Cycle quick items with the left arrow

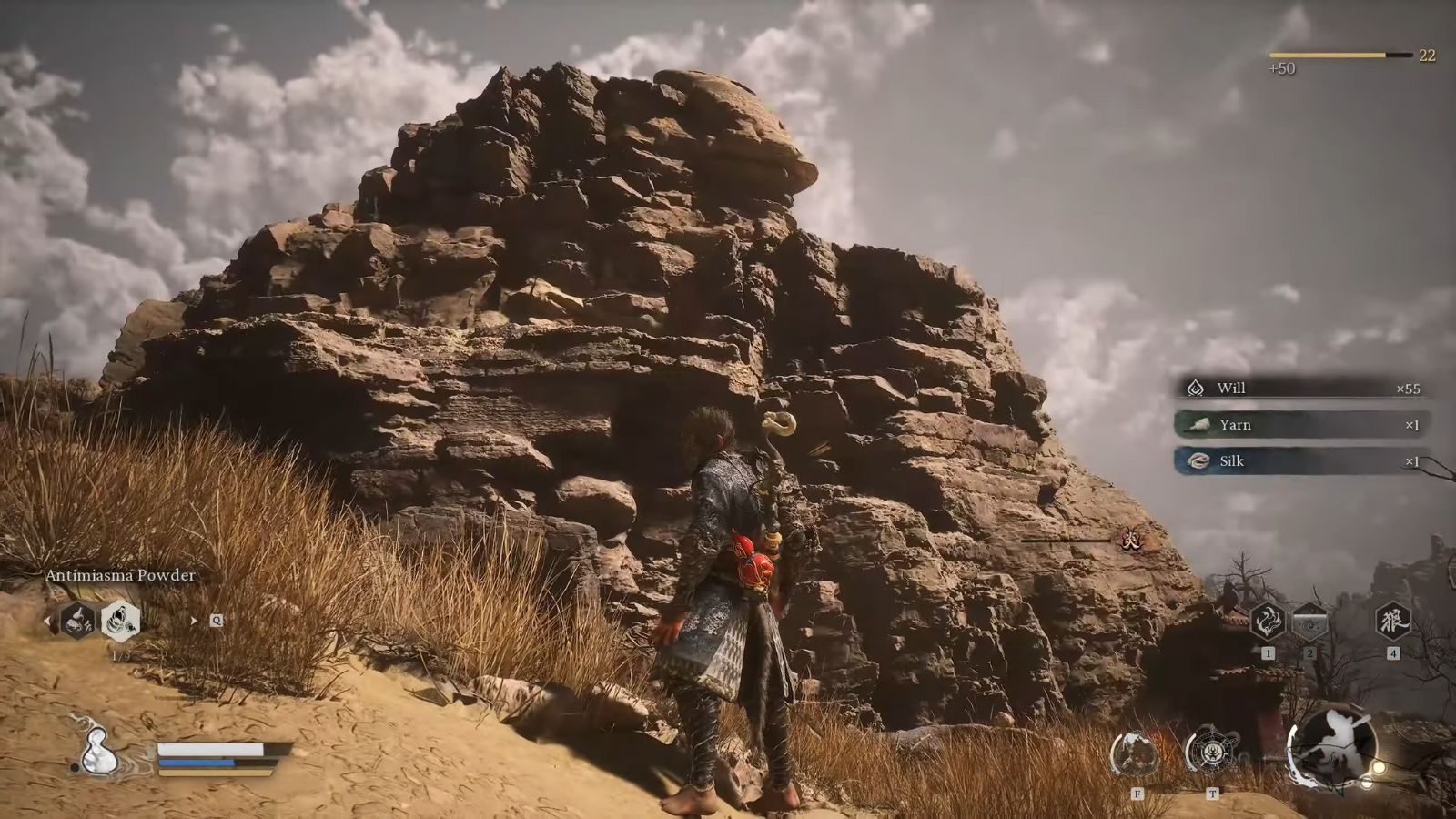(x=48, y=621)
